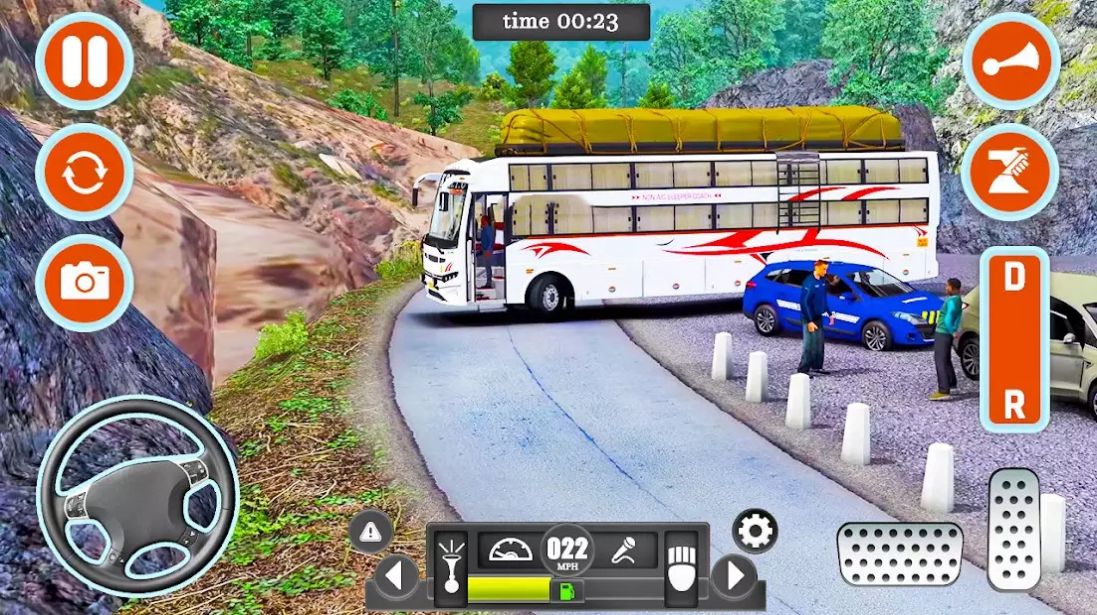Toggle the headlight beam icon on dashboard
This screenshot has height=615, width=1097.
[x=450, y=565]
